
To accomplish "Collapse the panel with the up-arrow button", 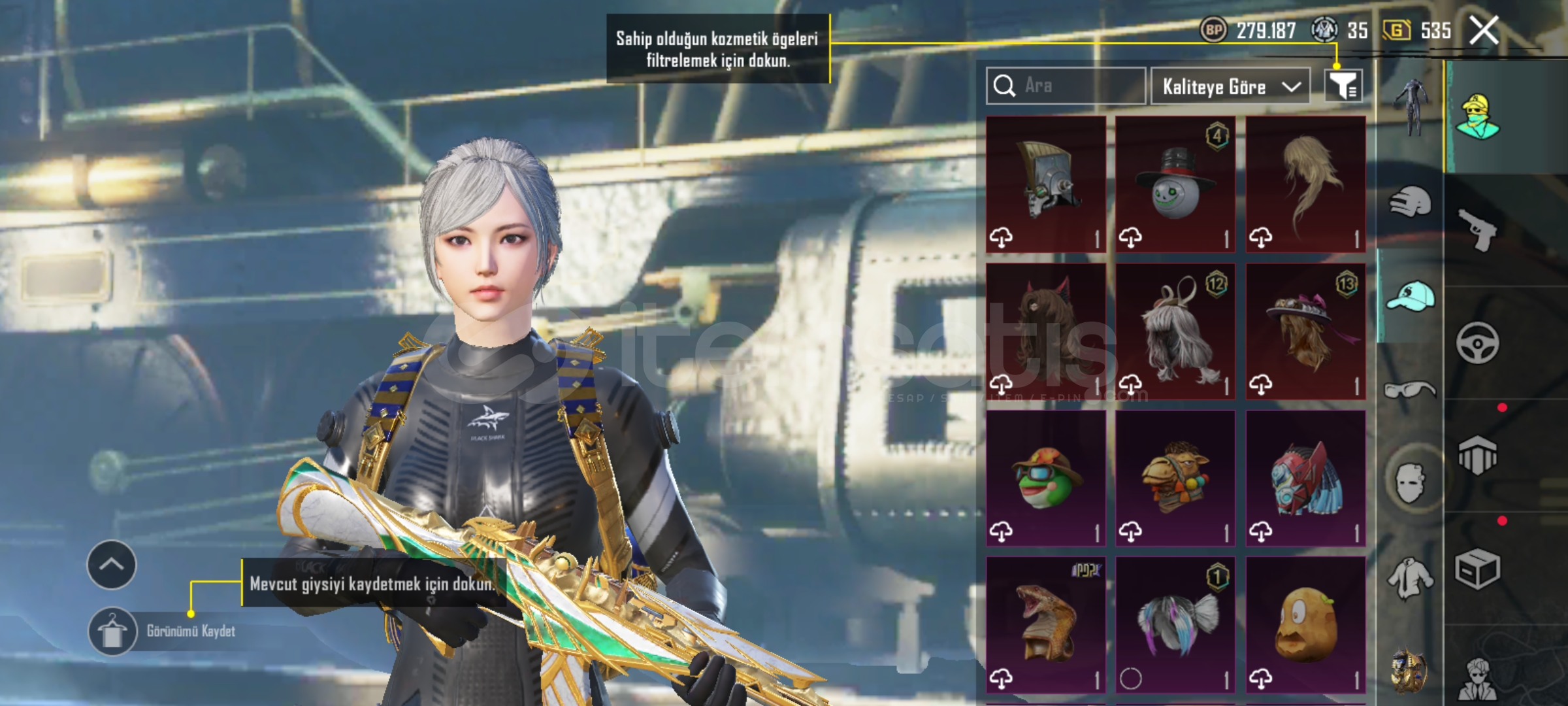I will click(x=112, y=564).
